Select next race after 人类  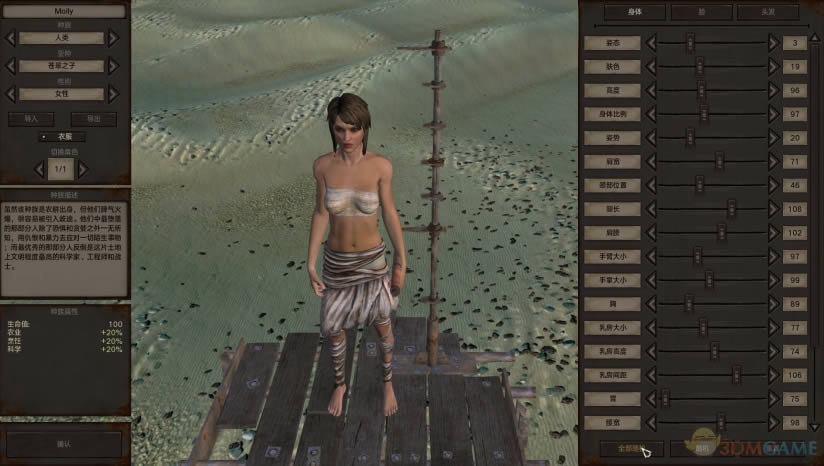113,38
